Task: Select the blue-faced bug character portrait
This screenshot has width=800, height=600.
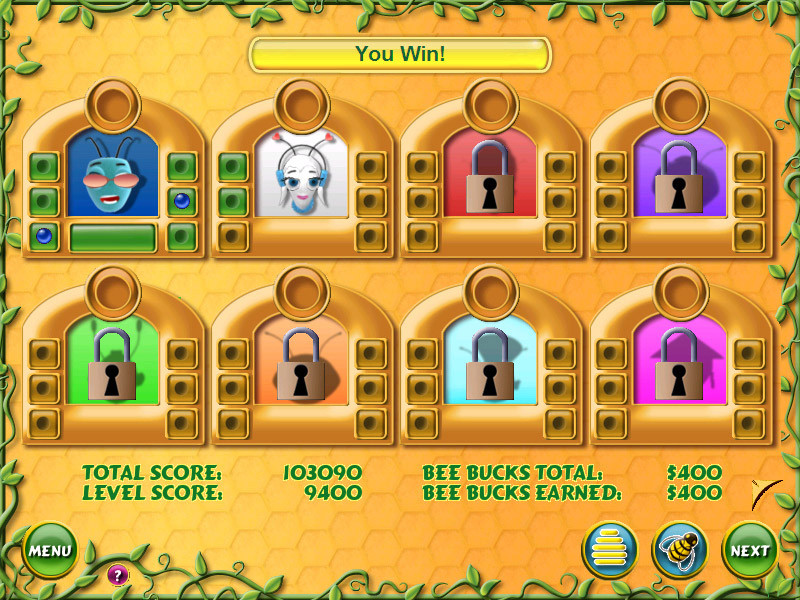Action: [112, 175]
